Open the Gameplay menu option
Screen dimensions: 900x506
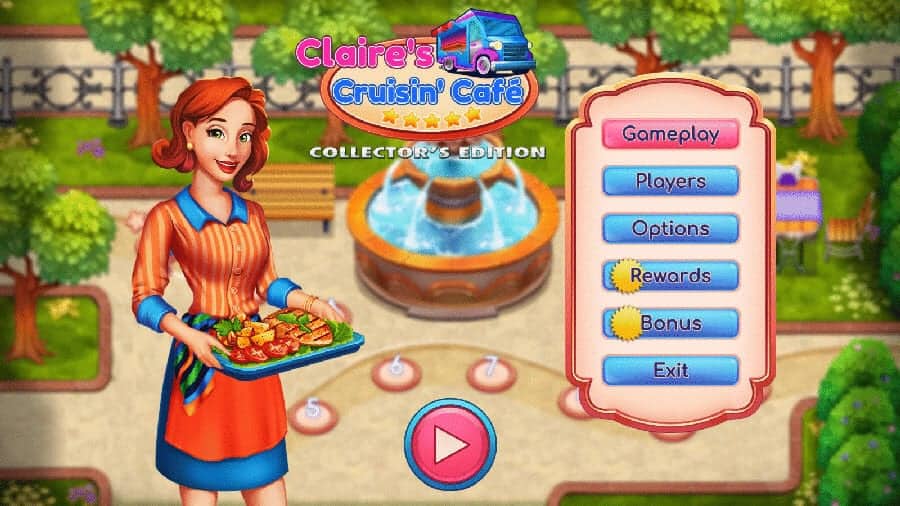pos(670,133)
